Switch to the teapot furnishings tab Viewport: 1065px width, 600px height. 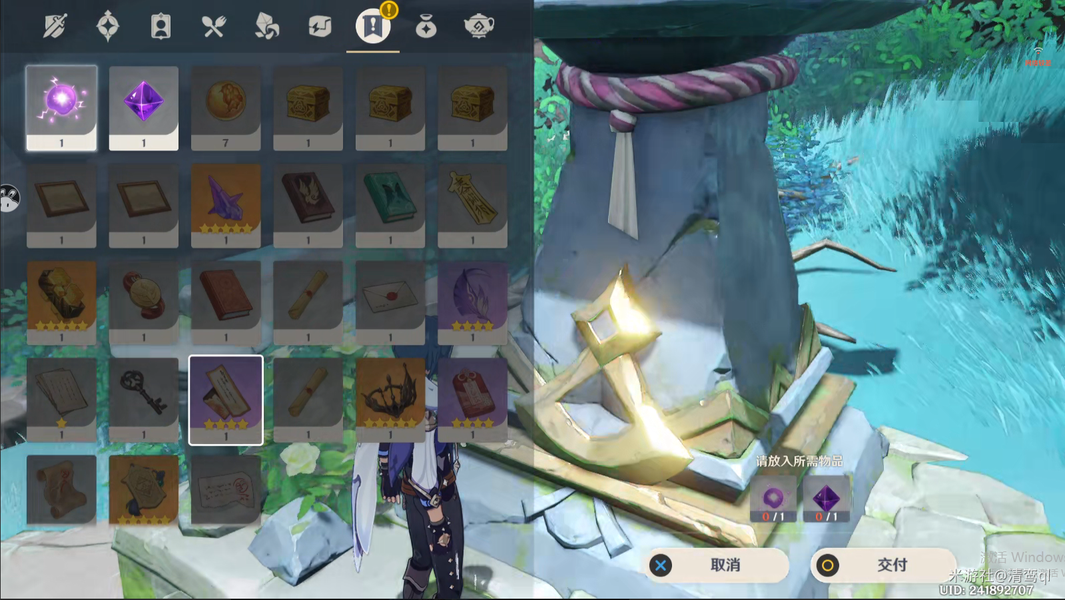click(x=477, y=26)
